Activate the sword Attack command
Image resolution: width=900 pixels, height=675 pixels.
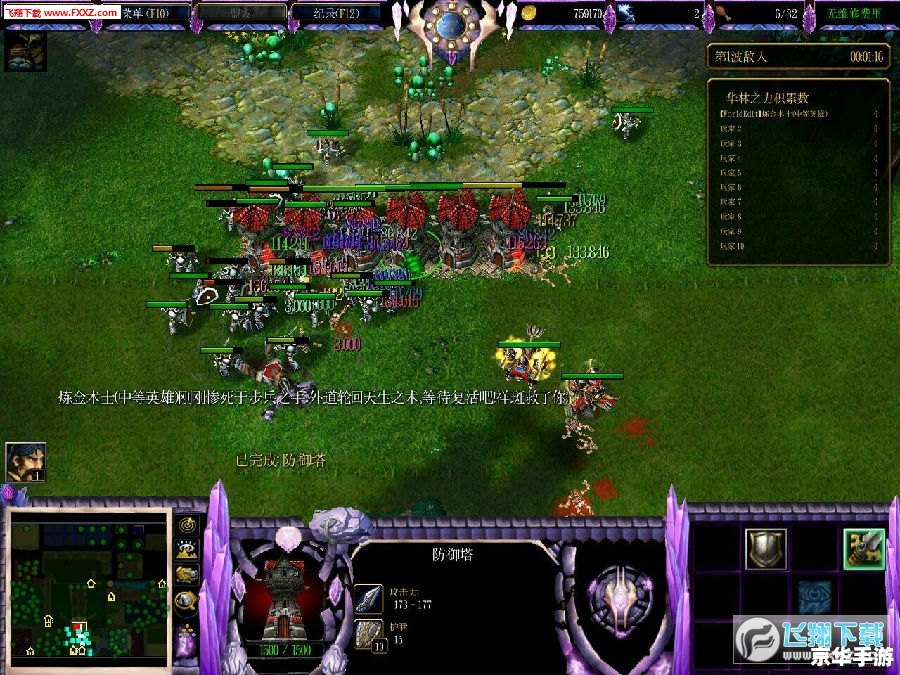click(863, 548)
